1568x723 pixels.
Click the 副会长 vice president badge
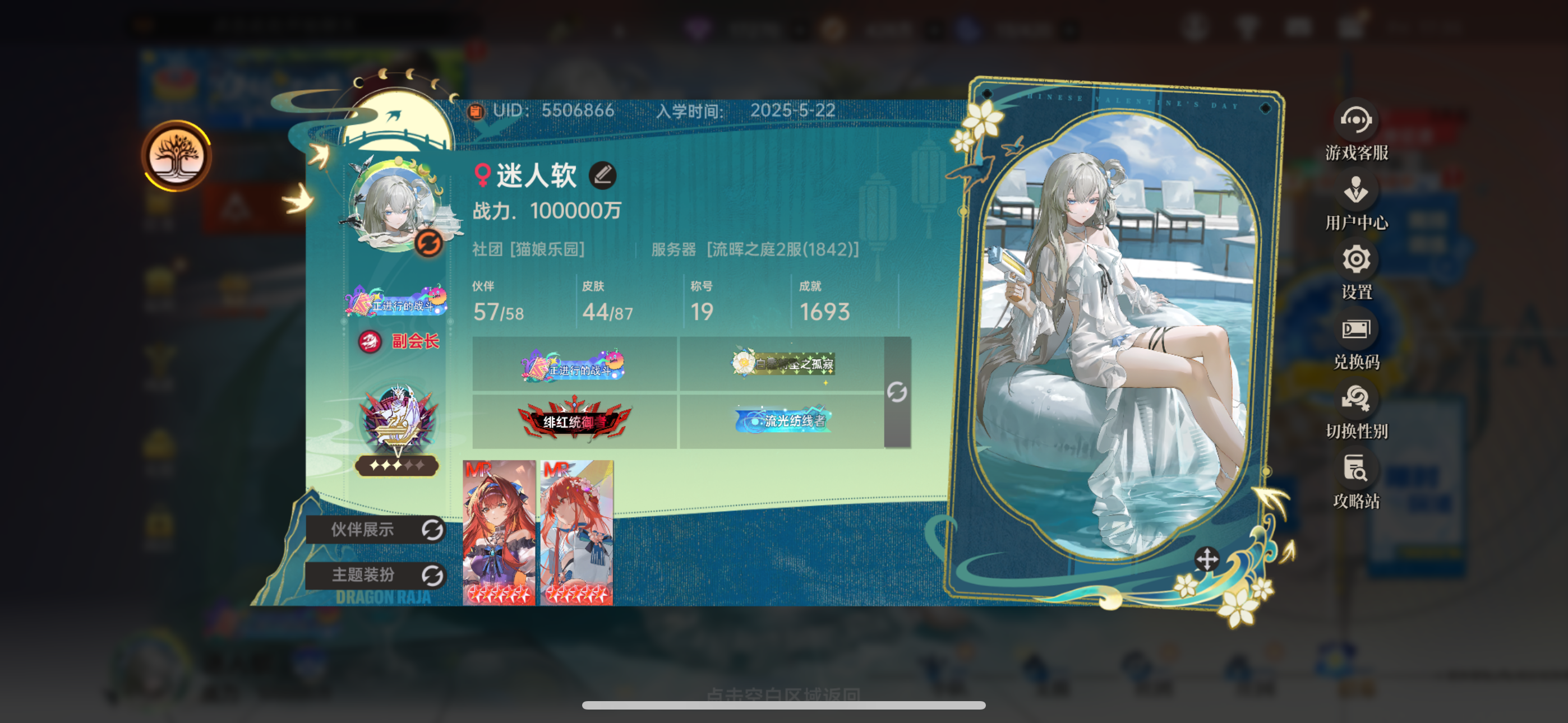(400, 342)
